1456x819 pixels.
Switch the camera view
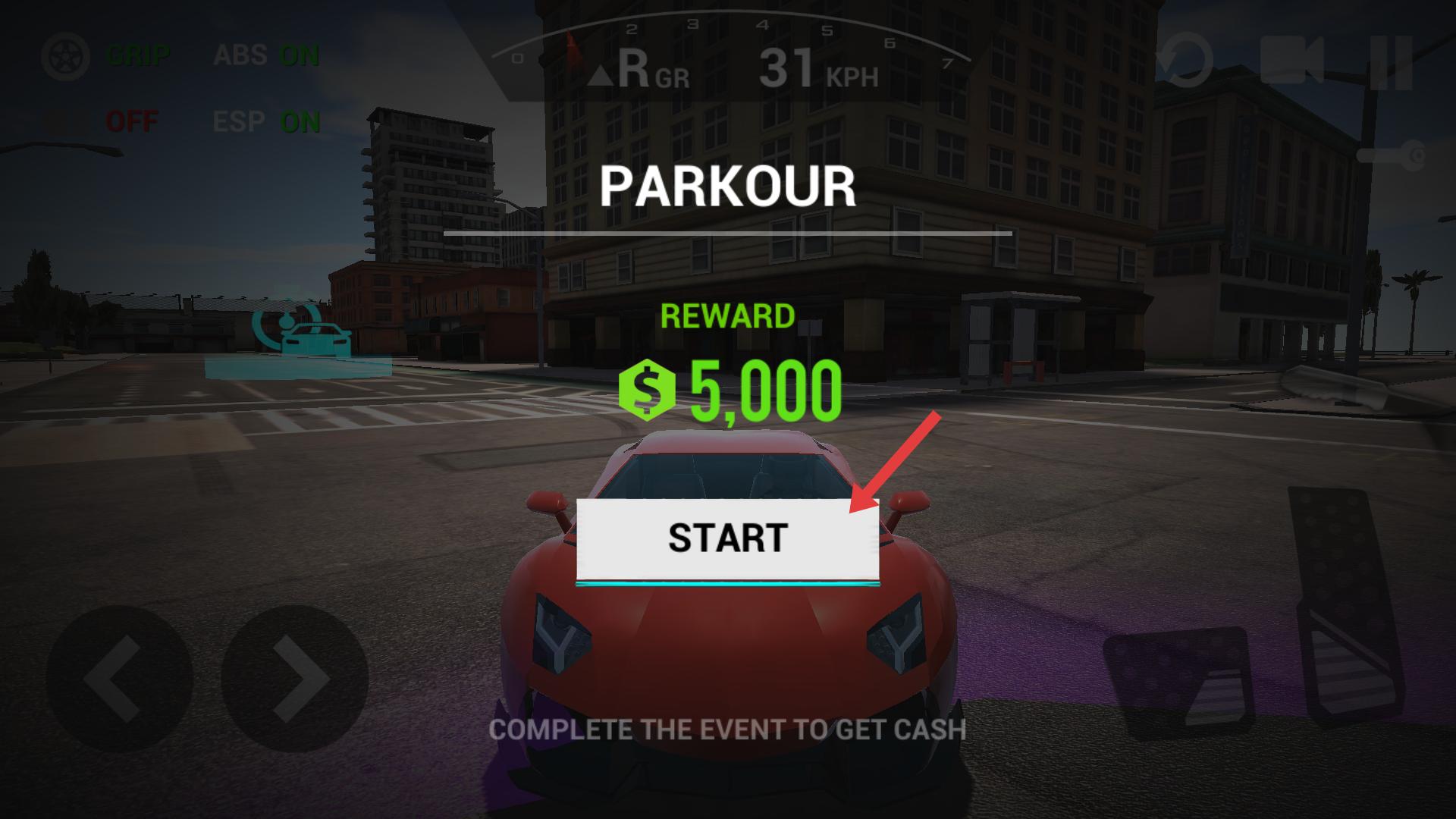tap(1291, 60)
